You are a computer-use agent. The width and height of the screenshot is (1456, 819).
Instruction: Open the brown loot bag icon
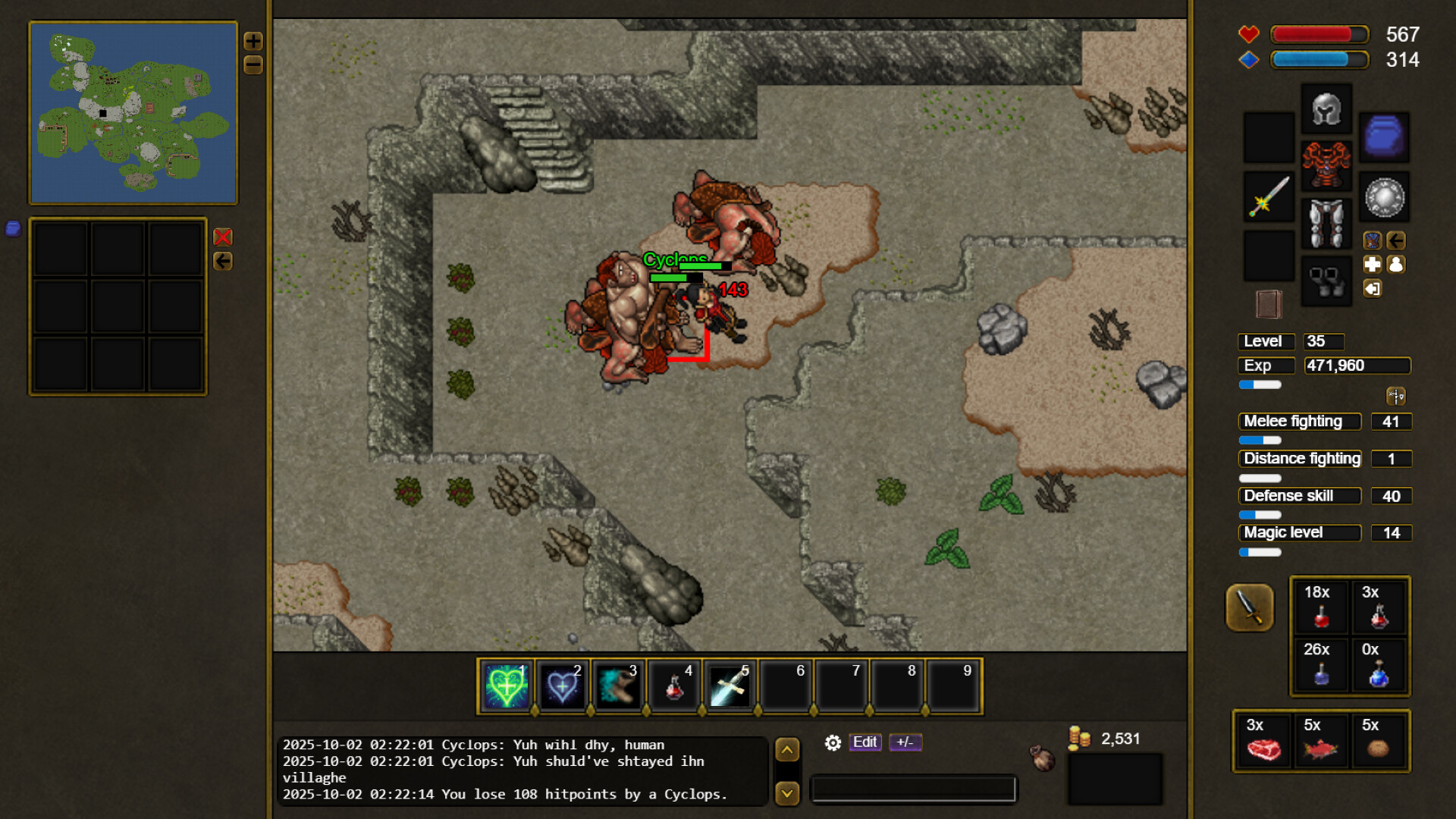click(x=1043, y=758)
